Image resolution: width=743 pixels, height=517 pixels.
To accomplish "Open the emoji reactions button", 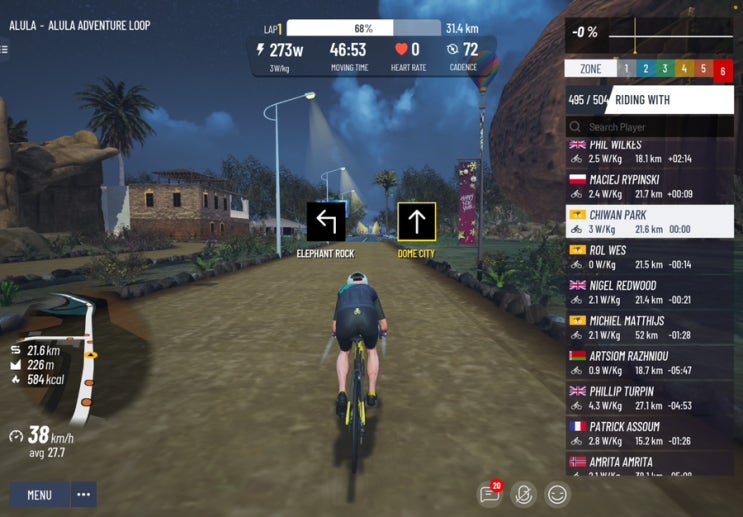I will (557, 493).
